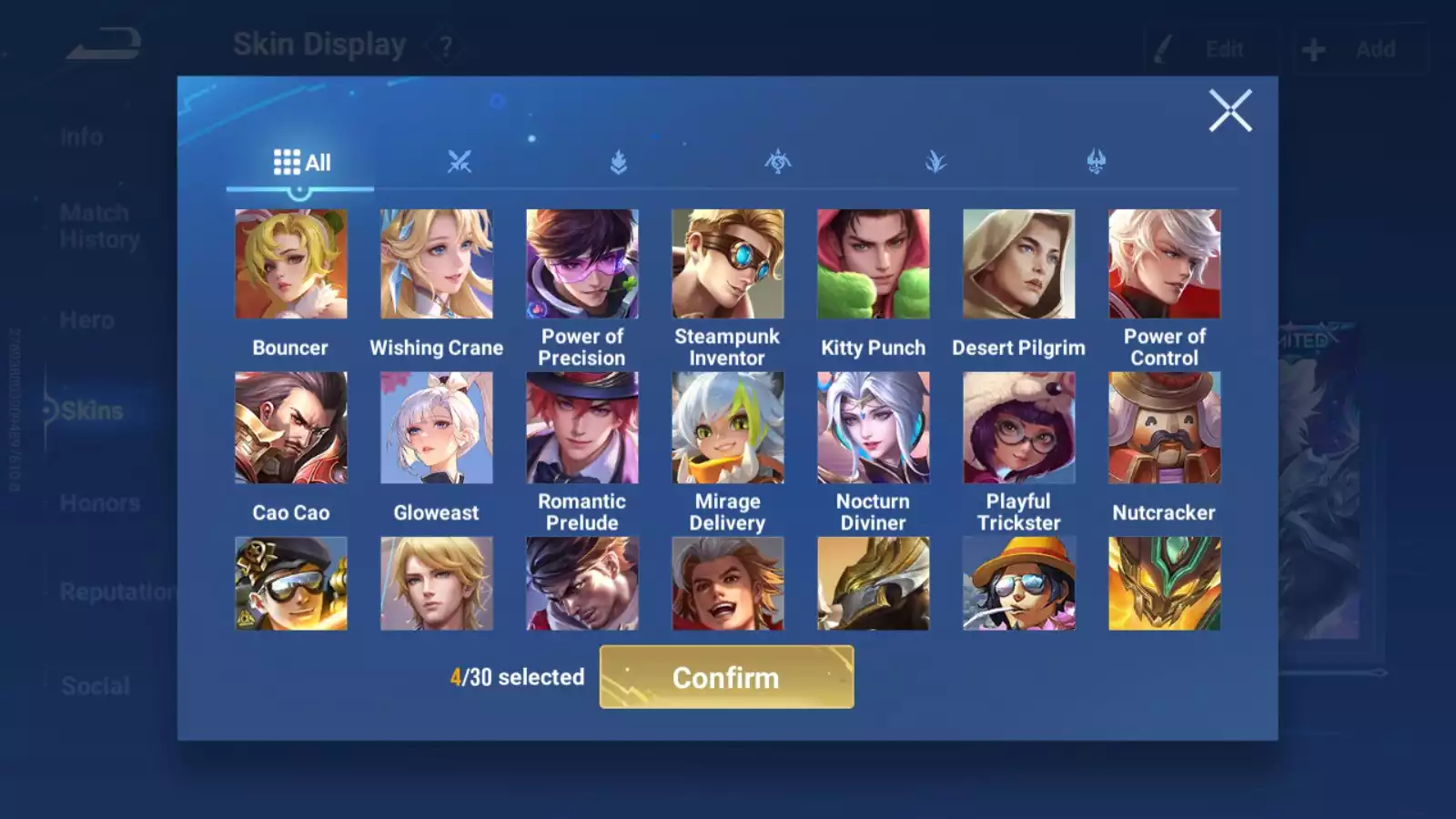Select the Cao Cao skin
Viewport: 1456px width, 819px height.
coord(291,428)
